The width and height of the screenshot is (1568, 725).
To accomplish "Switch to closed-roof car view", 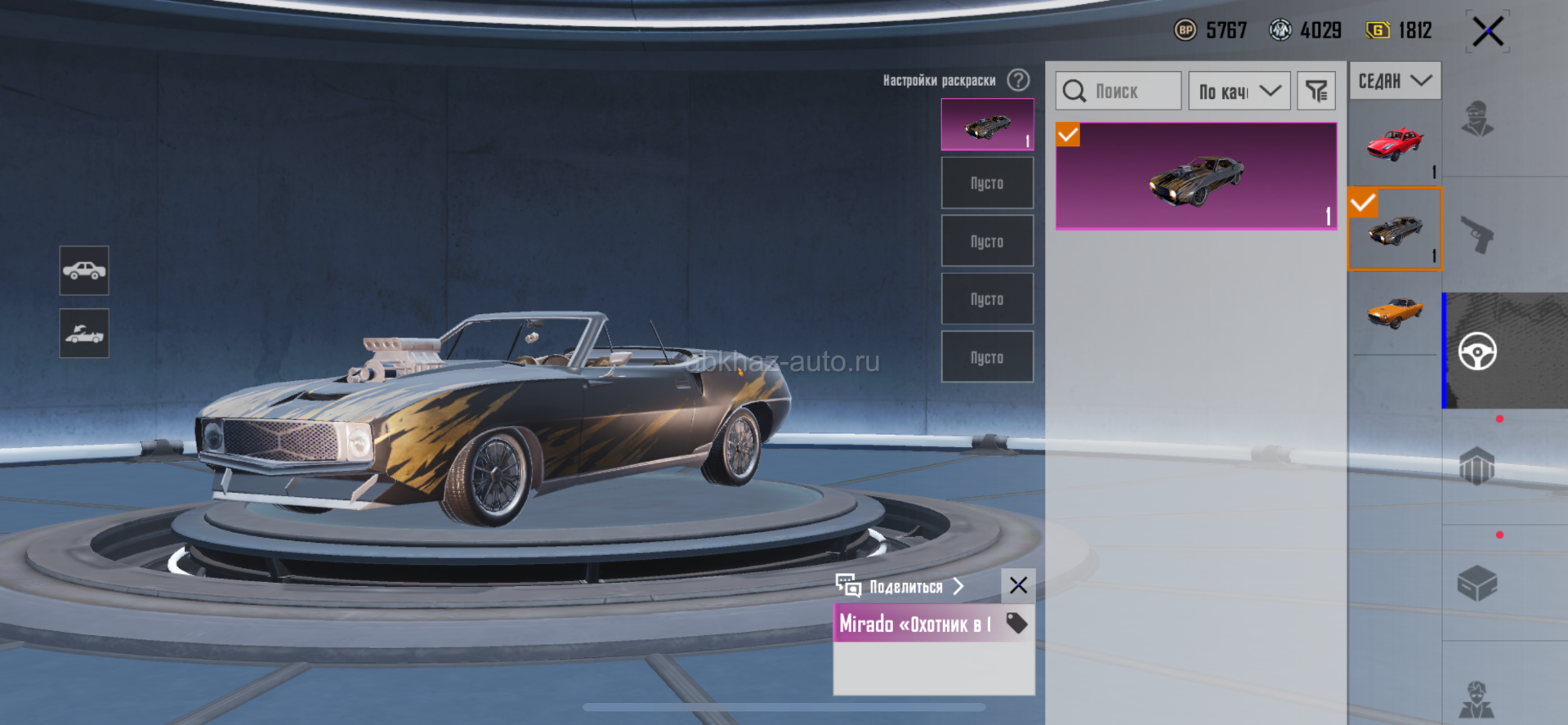I will point(84,271).
